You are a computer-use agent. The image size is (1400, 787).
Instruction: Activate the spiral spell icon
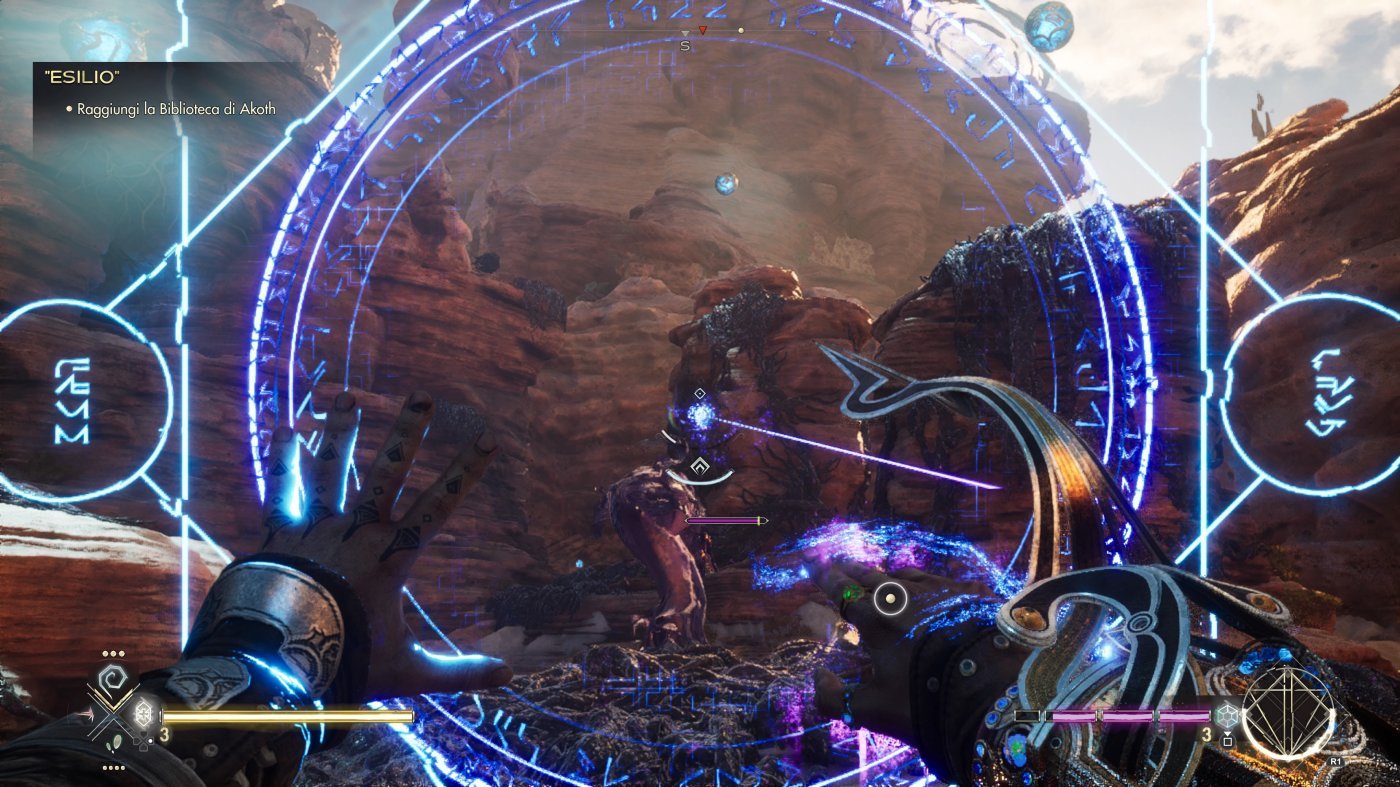[113, 676]
